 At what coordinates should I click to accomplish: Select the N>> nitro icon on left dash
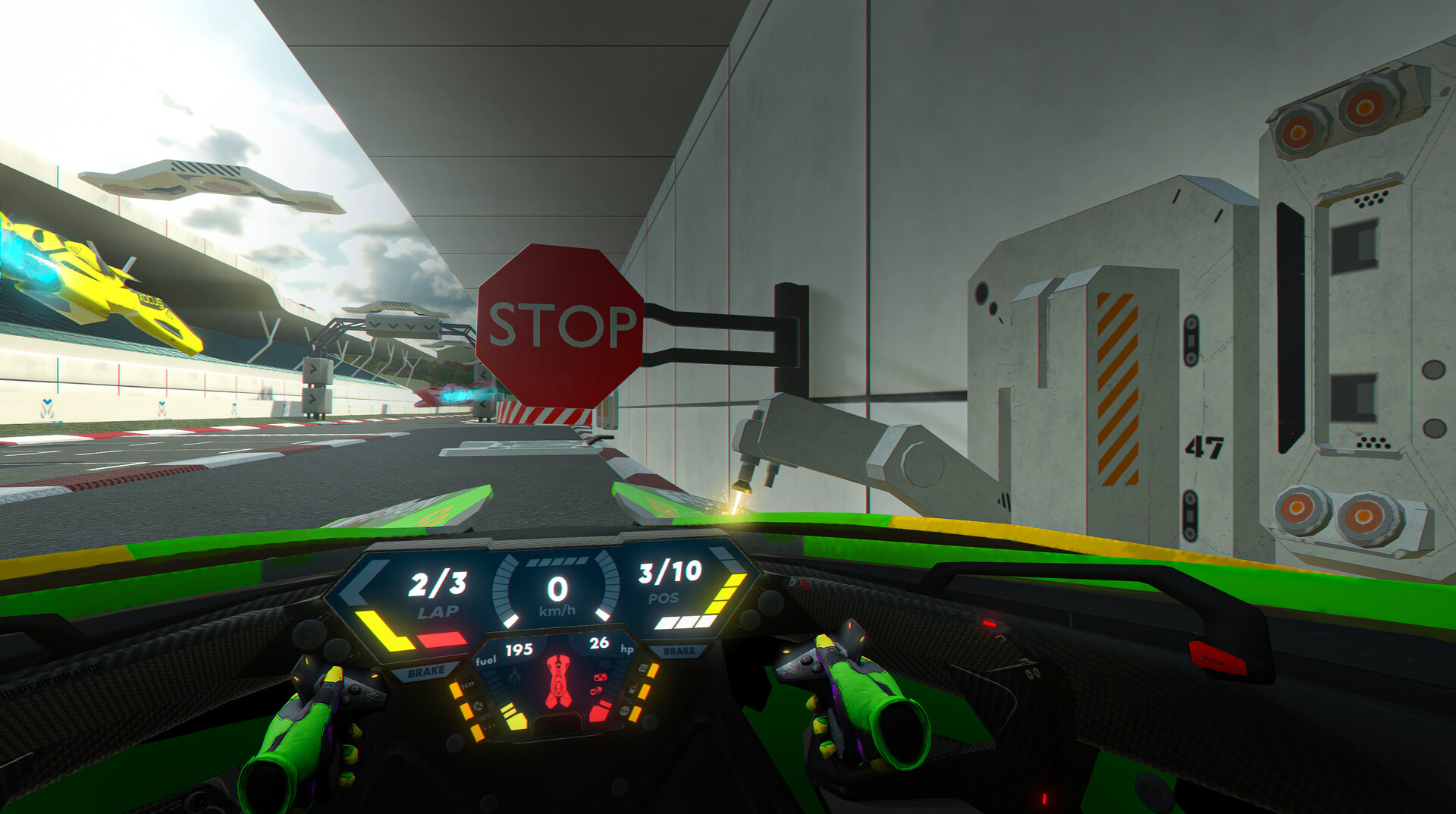[468, 685]
